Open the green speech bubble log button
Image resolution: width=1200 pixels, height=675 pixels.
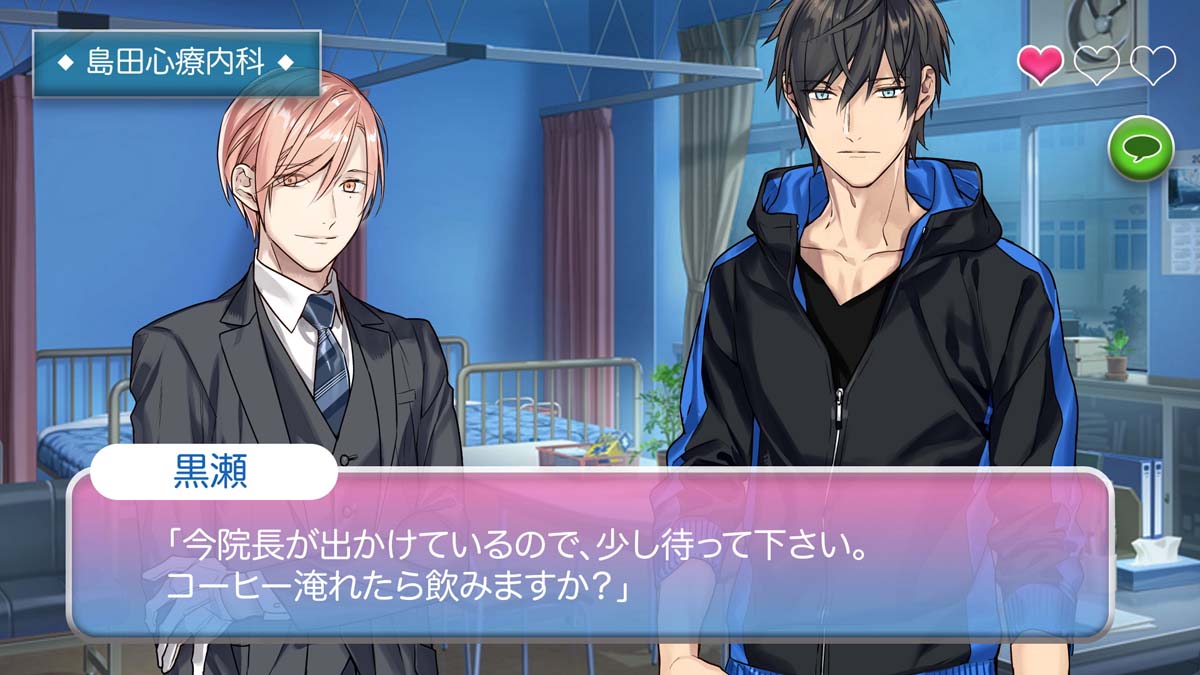click(1141, 148)
